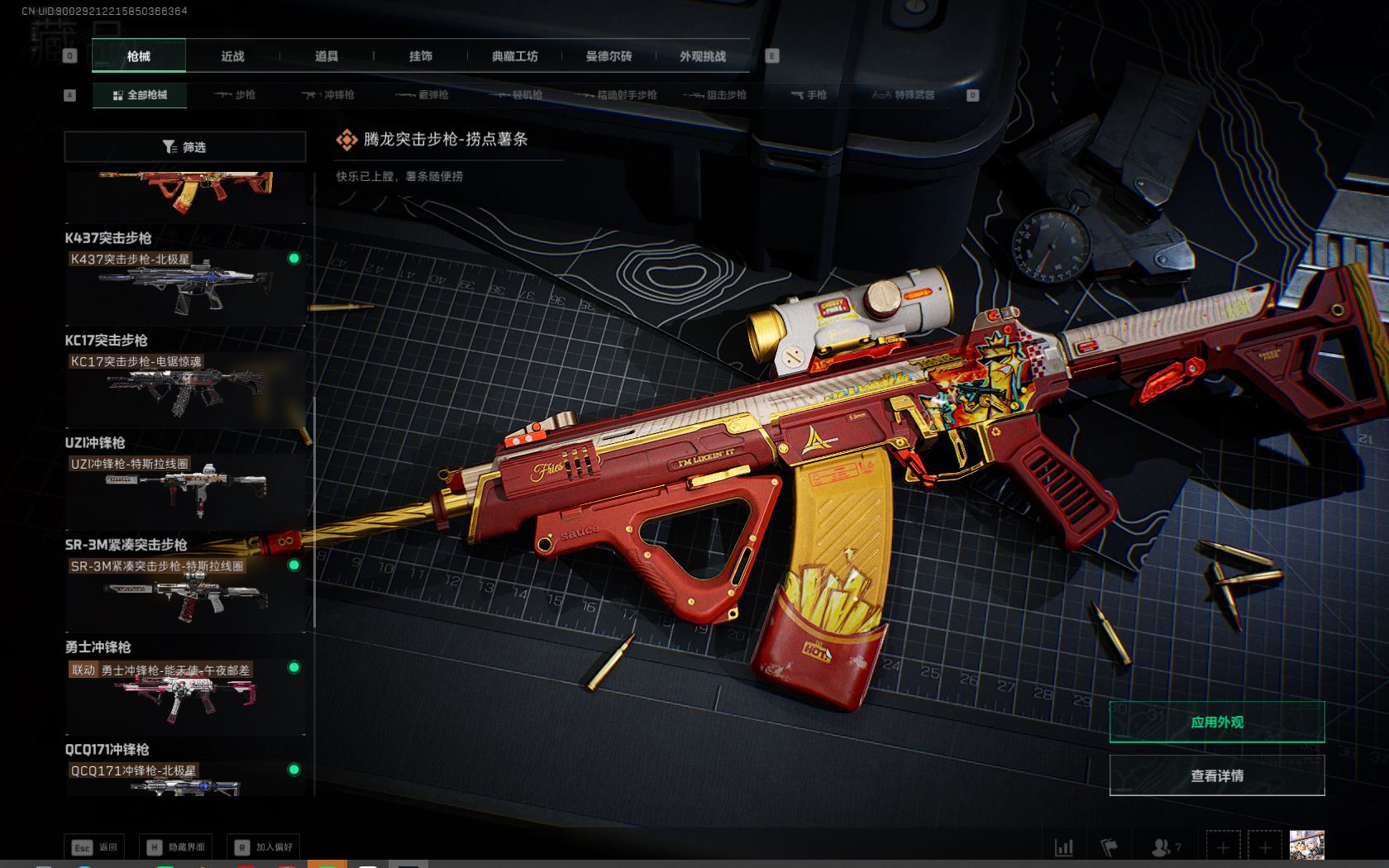Open the 外观挑战 challenge tab
This screenshot has height=868, width=1389.
coord(703,56)
